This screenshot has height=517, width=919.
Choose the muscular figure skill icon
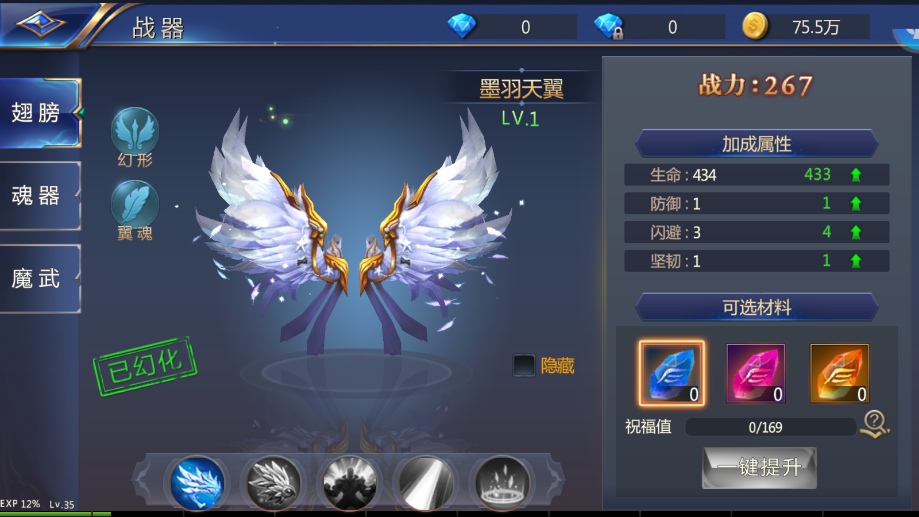pyautogui.click(x=349, y=482)
